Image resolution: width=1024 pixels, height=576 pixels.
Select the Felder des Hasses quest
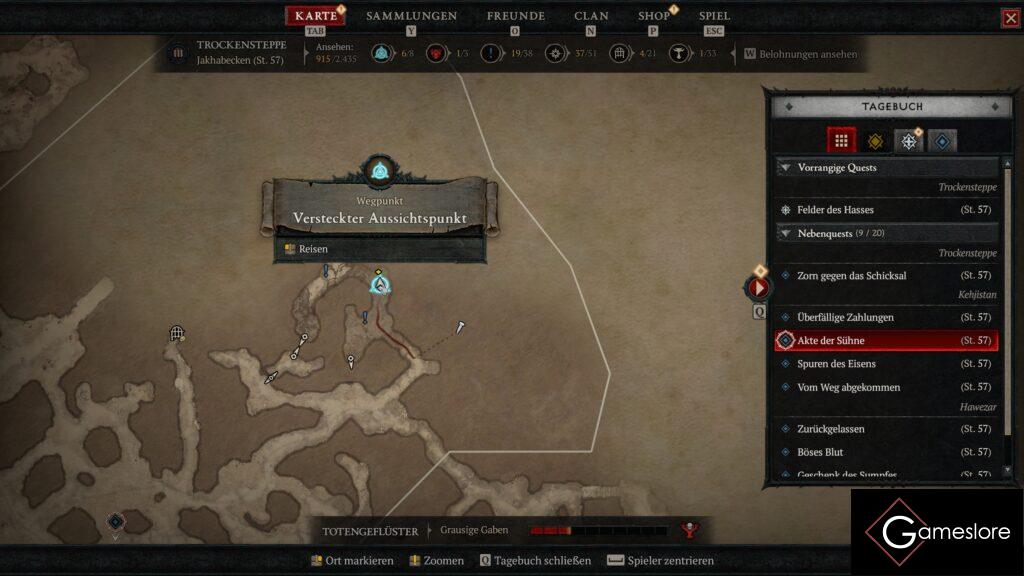[x=835, y=210]
